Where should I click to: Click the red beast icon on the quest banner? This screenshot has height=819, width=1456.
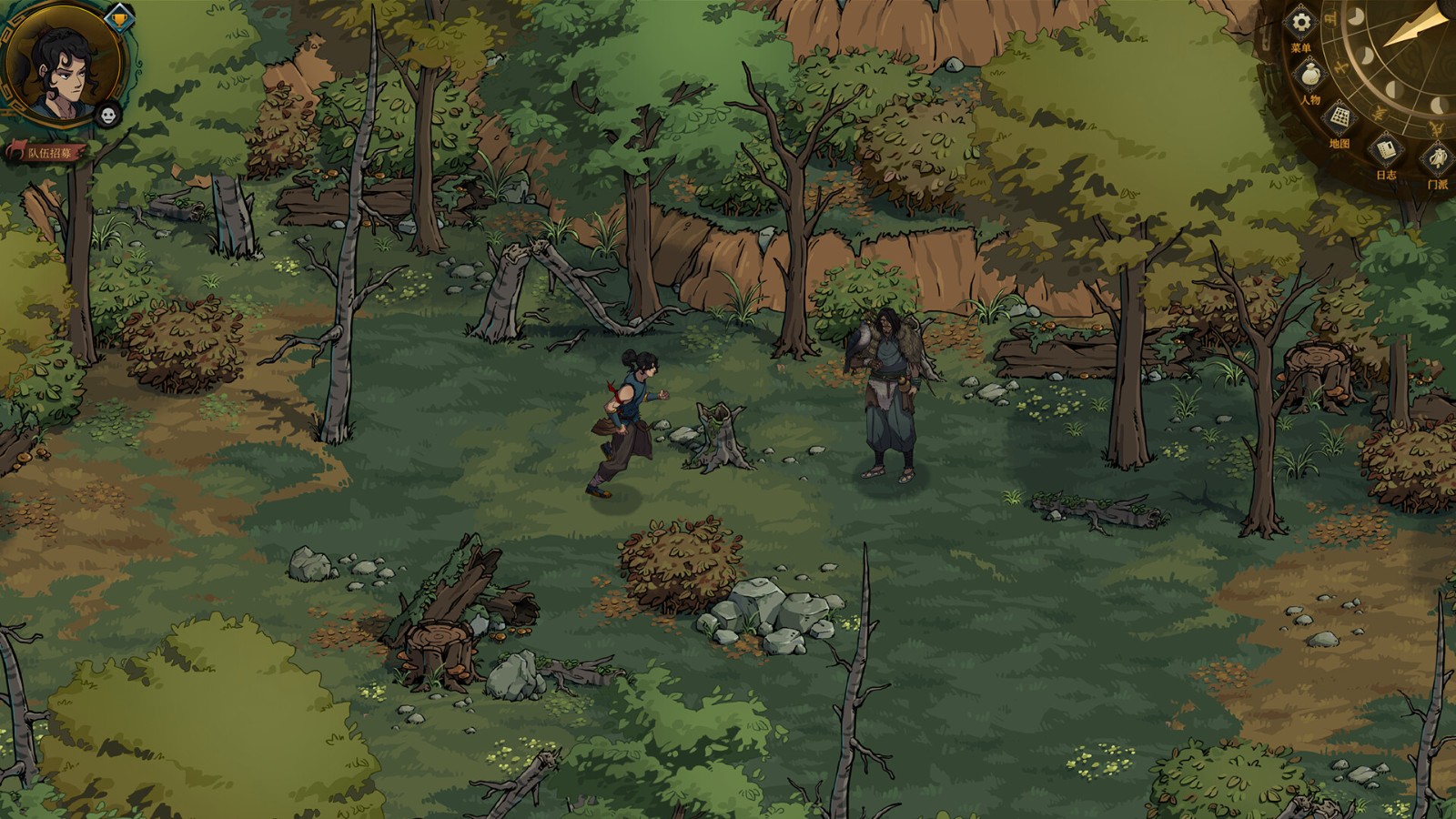click(x=17, y=148)
